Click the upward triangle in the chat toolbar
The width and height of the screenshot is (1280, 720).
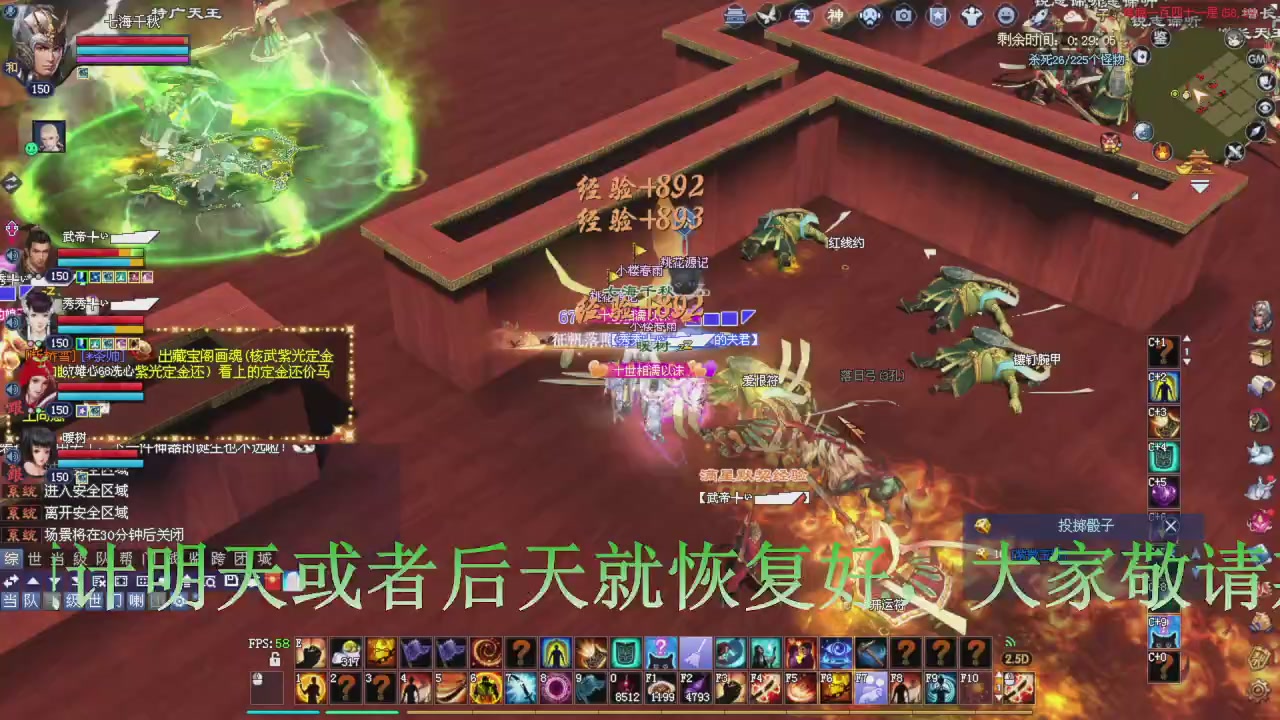[x=32, y=581]
